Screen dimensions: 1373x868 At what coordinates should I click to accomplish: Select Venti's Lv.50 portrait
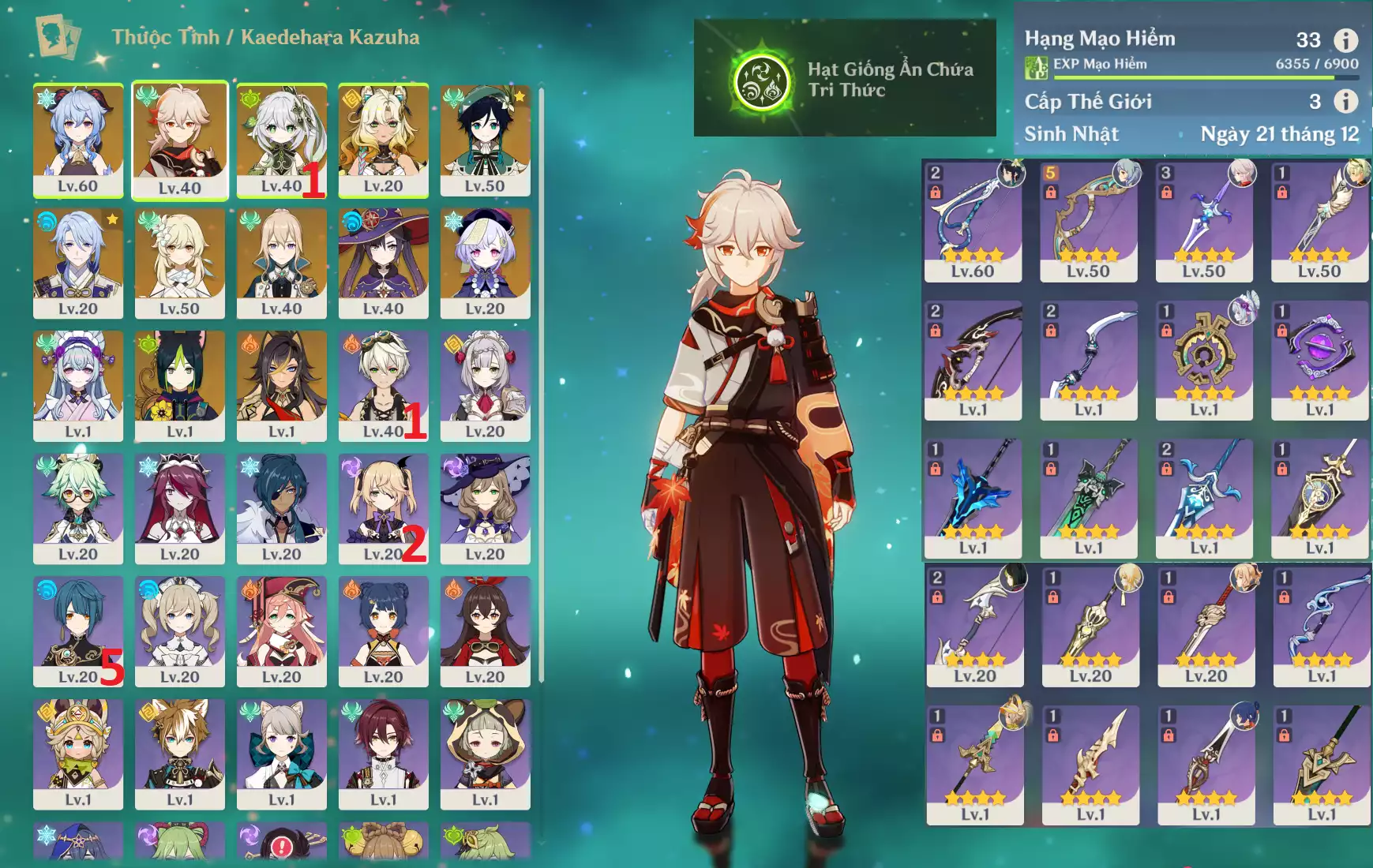[x=485, y=140]
